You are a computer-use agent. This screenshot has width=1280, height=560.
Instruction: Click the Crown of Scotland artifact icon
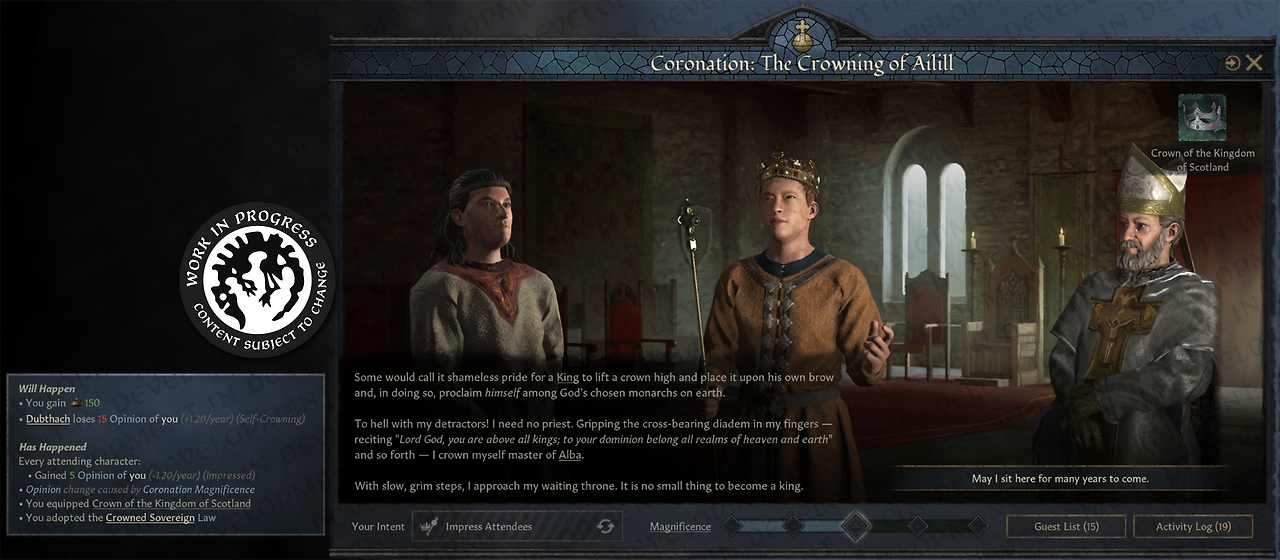1202,118
